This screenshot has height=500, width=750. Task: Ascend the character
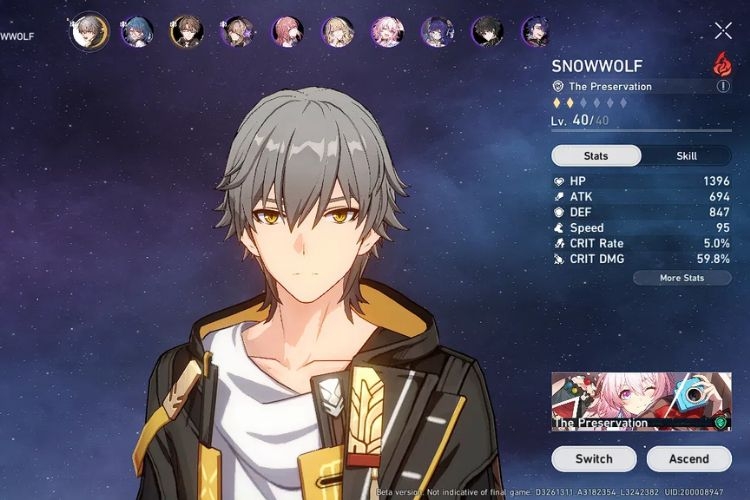pos(689,459)
